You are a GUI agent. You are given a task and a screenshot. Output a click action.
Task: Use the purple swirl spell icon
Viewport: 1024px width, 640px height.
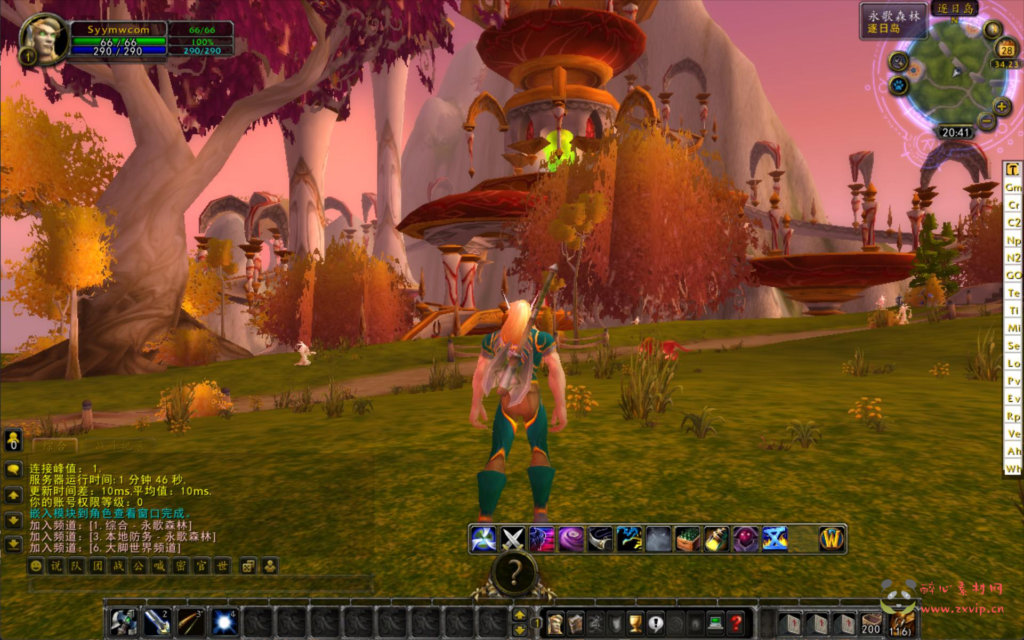[571, 539]
